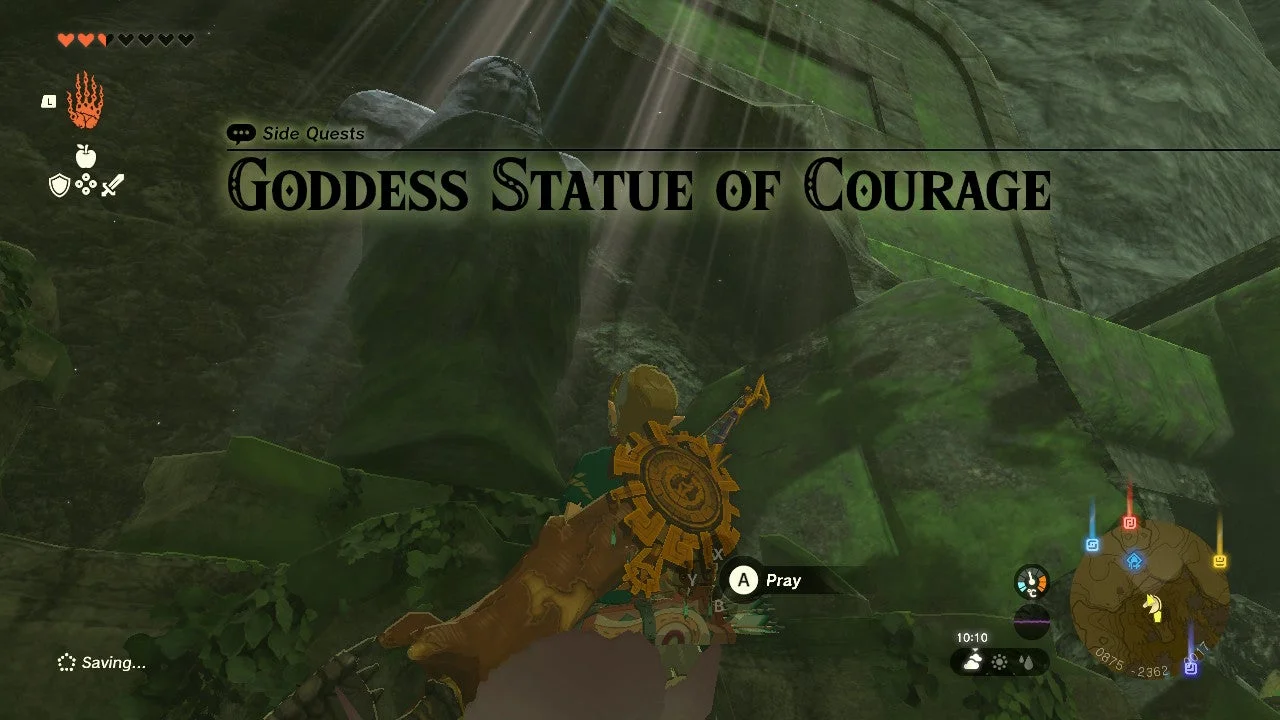Click the sun icon in the weather forecast
Image resolution: width=1280 pixels, height=720 pixels.
pos(999,662)
